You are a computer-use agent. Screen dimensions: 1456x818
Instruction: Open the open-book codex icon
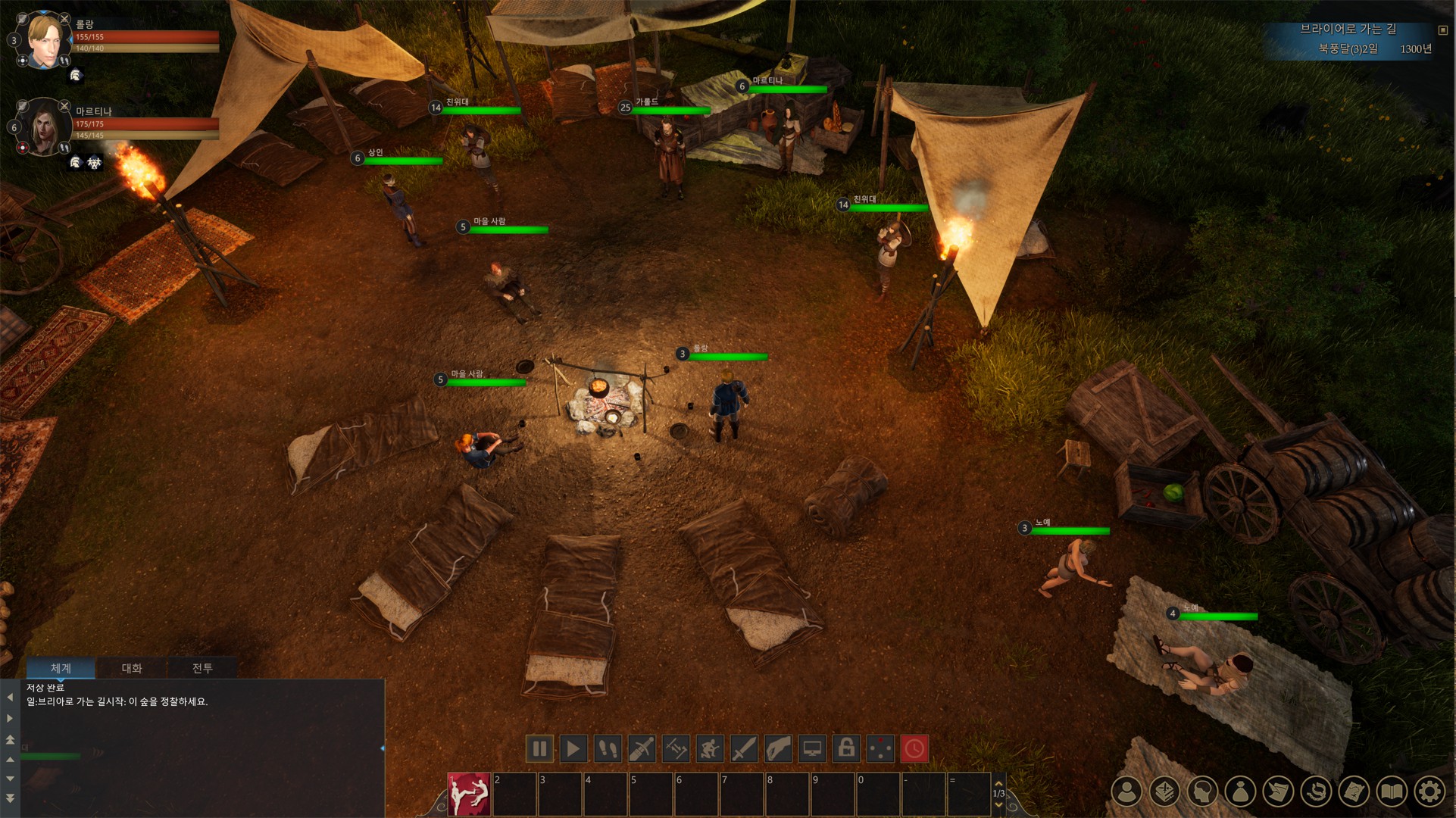click(1392, 791)
